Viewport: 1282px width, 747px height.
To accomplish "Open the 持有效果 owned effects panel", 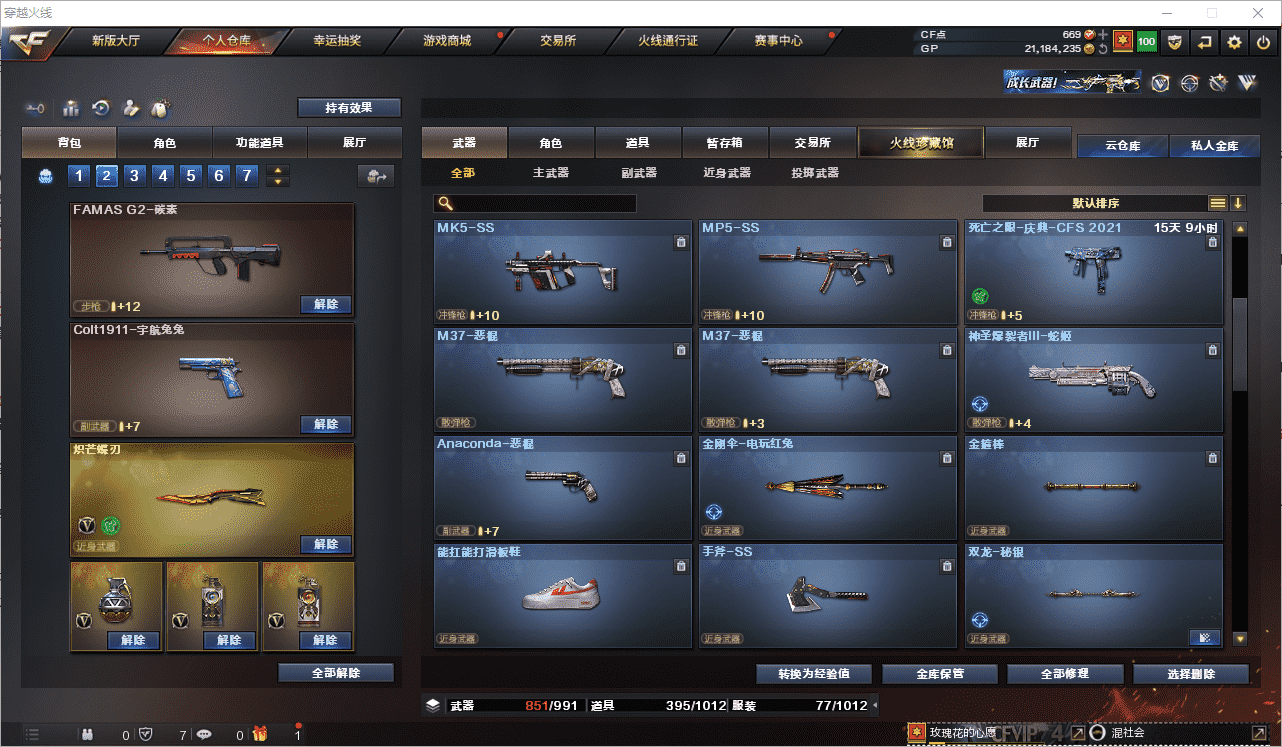I will [x=348, y=107].
